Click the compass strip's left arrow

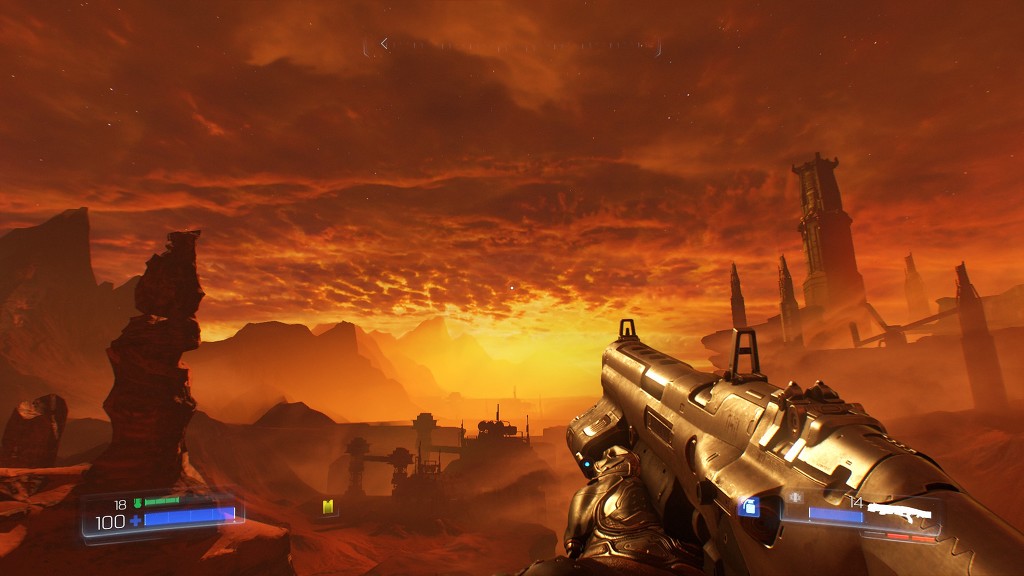point(384,44)
